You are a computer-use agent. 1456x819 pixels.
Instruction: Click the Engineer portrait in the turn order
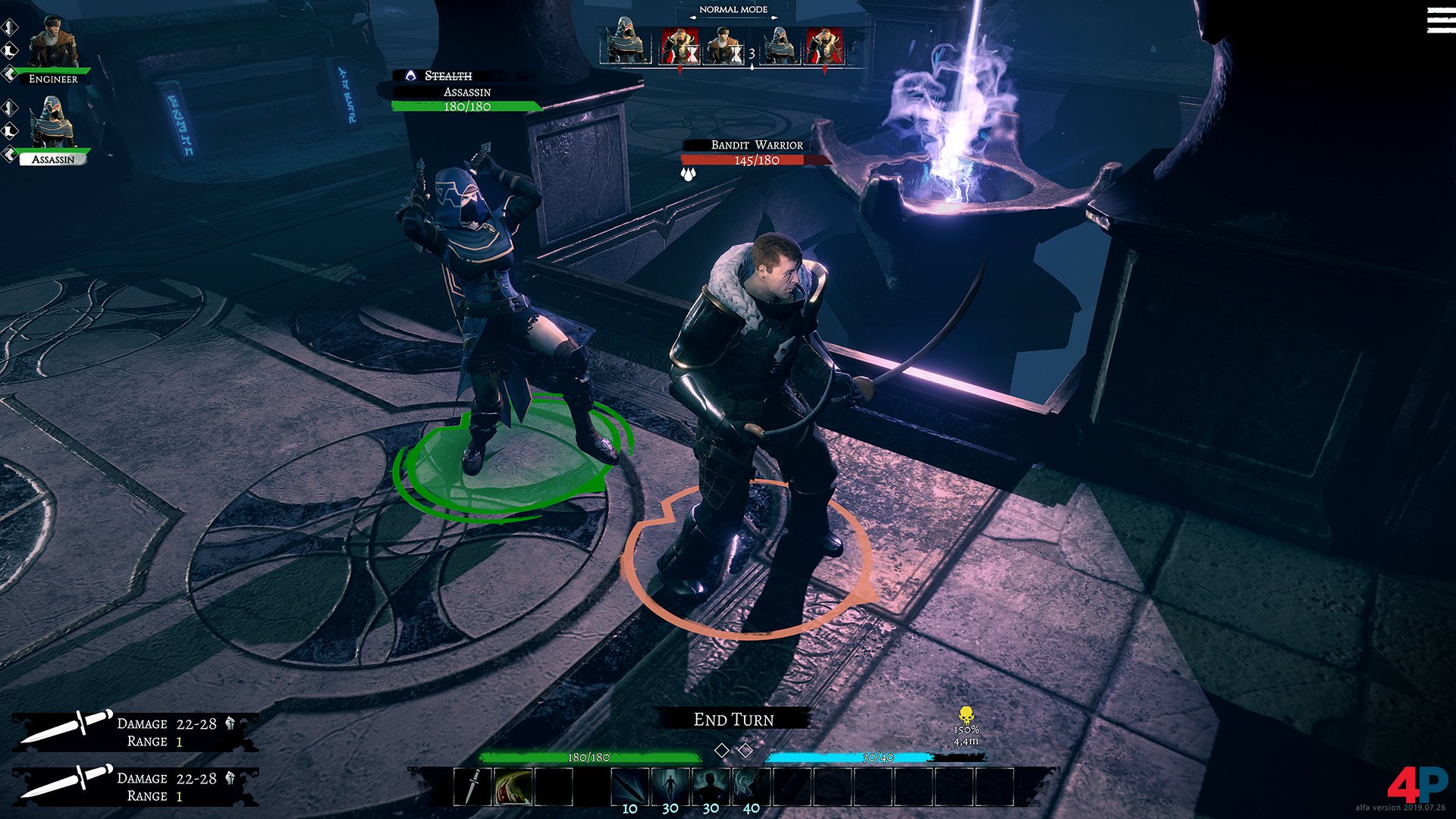click(x=722, y=45)
